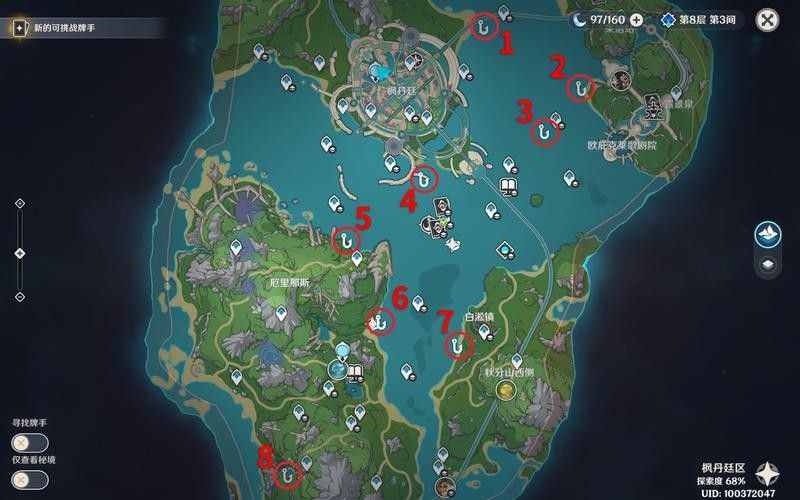This screenshot has width=800, height=500.
Task: Open the 枫丹廷区 region selector
Action: click(x=768, y=473)
